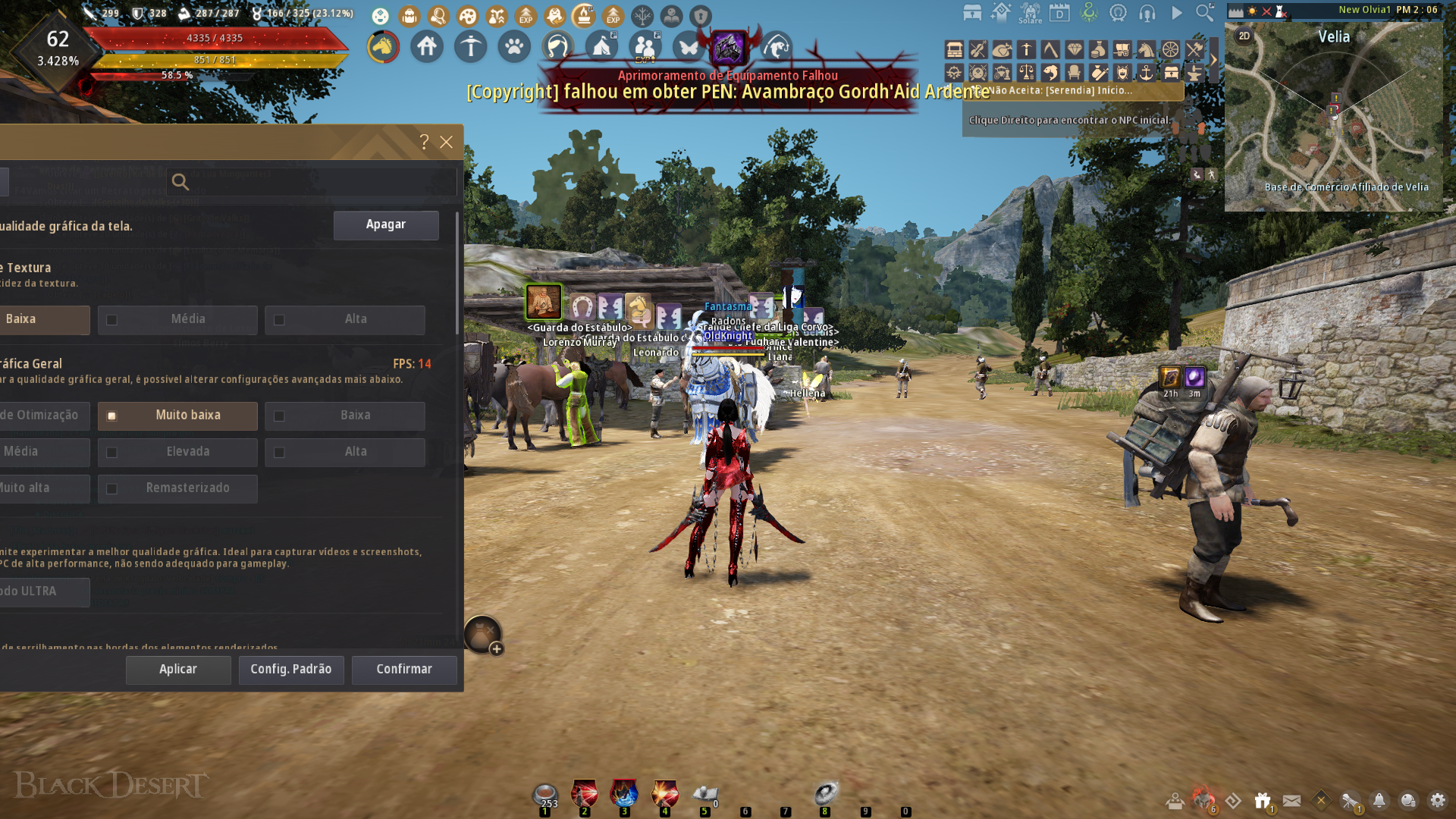
Task: Use the first hotbar slot item
Action: tap(545, 795)
